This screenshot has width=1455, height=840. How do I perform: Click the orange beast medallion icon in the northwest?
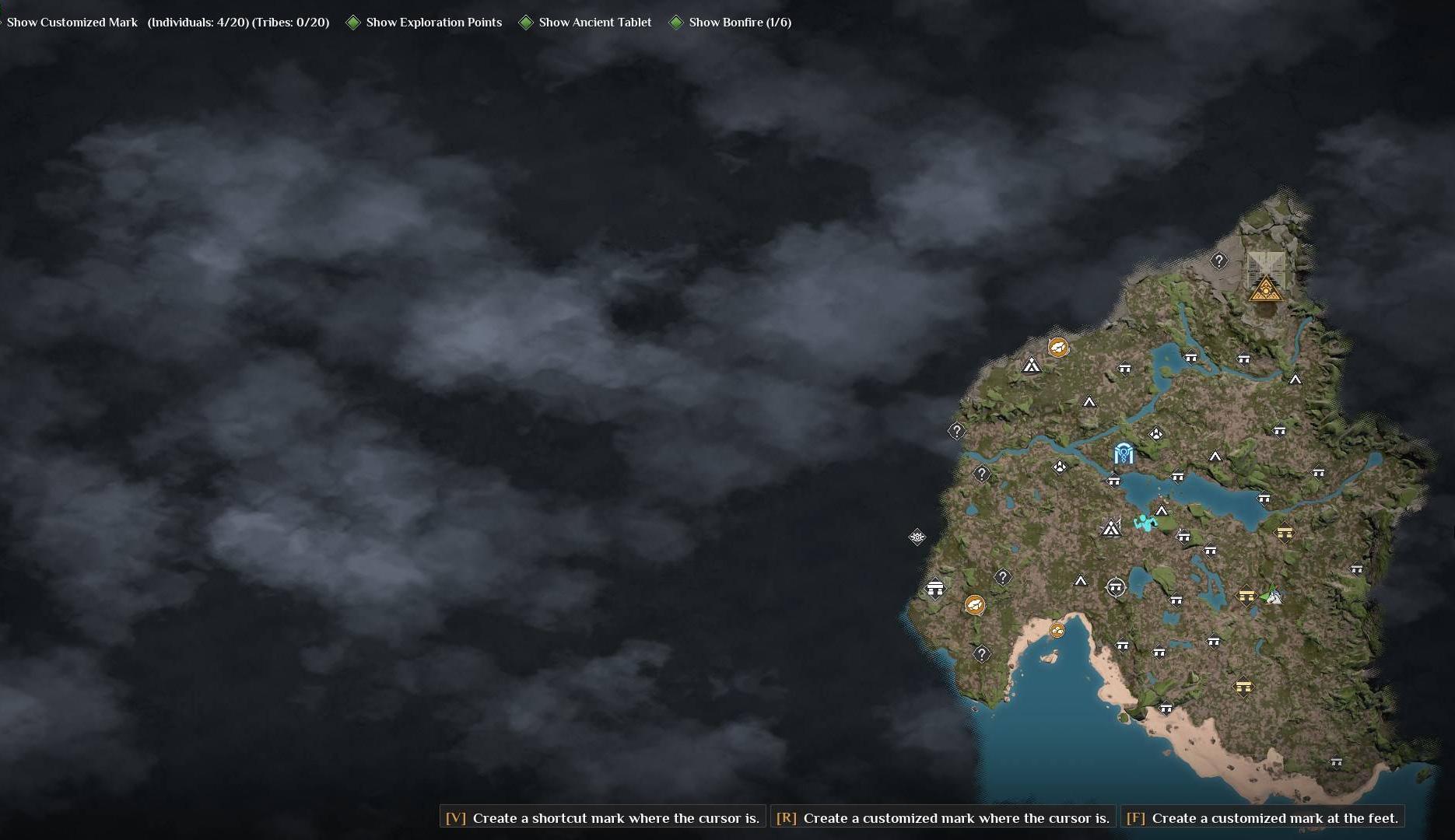click(x=1058, y=348)
